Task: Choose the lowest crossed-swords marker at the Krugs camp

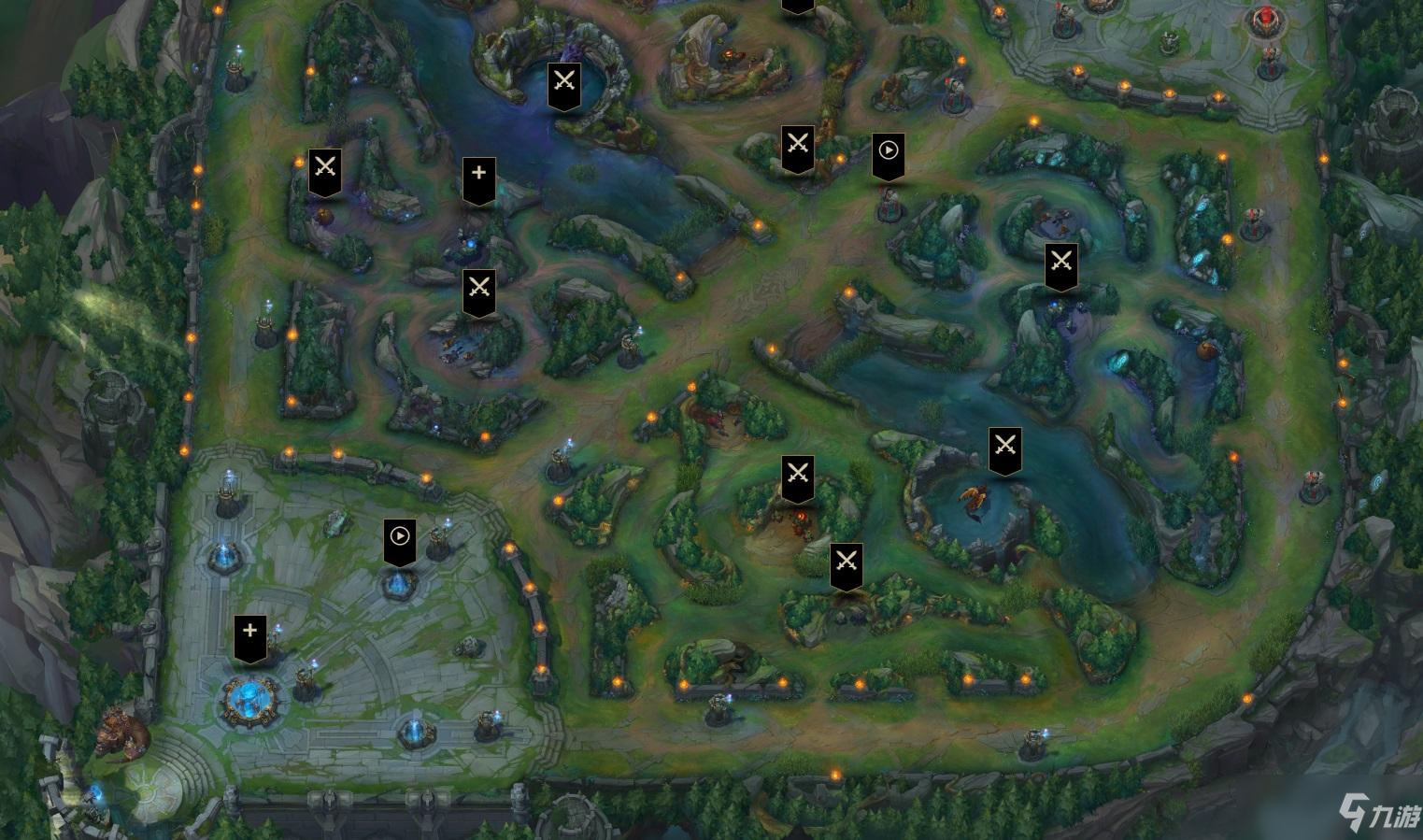Action: pos(846,564)
